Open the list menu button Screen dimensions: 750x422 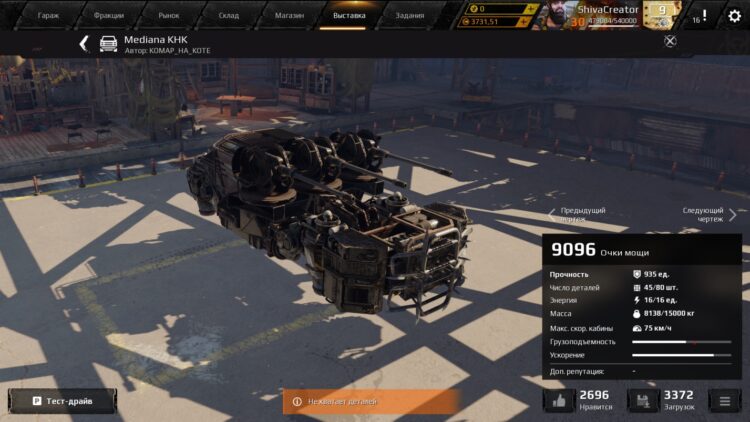pos(726,401)
